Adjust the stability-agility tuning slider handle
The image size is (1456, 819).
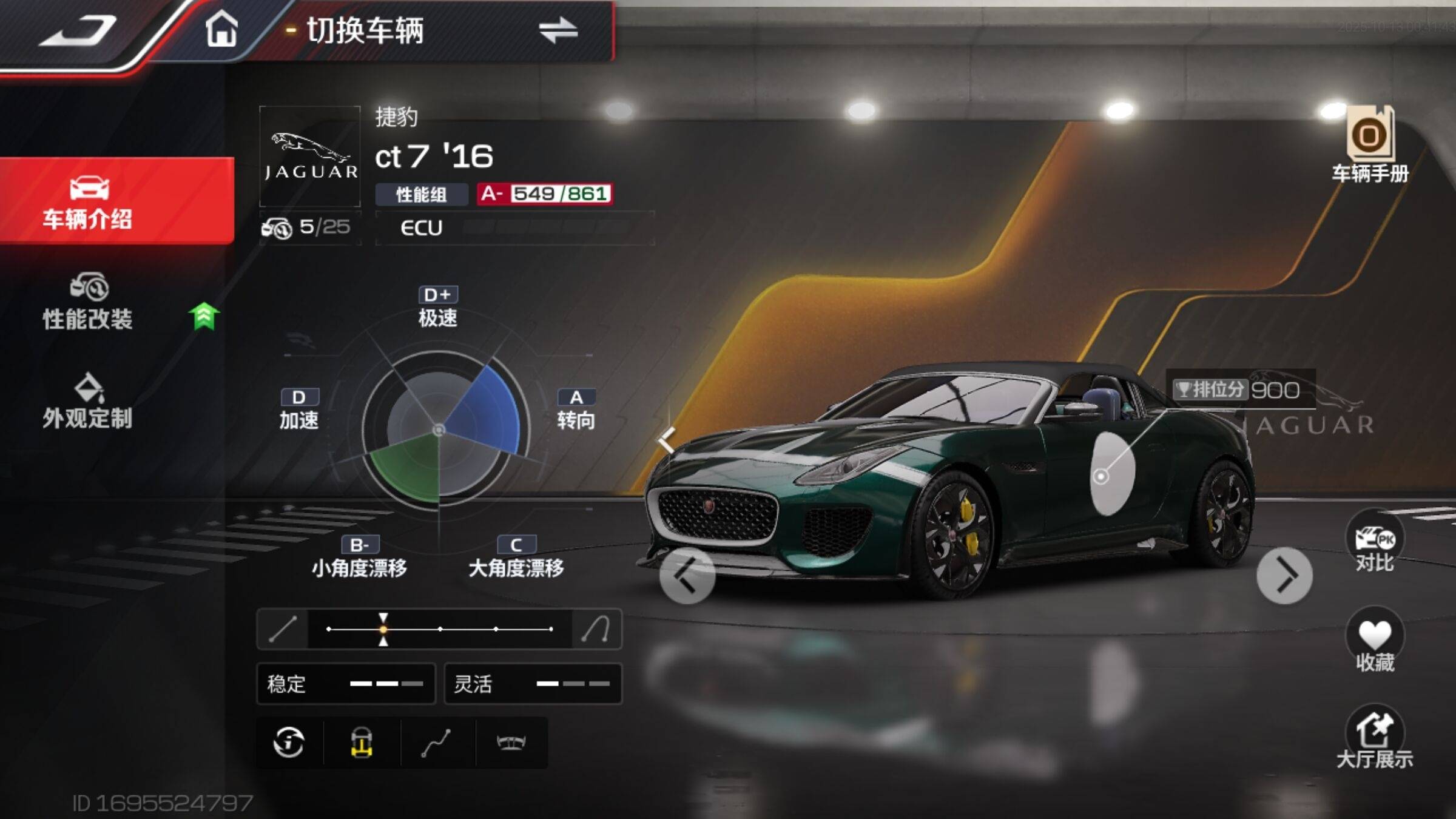[383, 629]
